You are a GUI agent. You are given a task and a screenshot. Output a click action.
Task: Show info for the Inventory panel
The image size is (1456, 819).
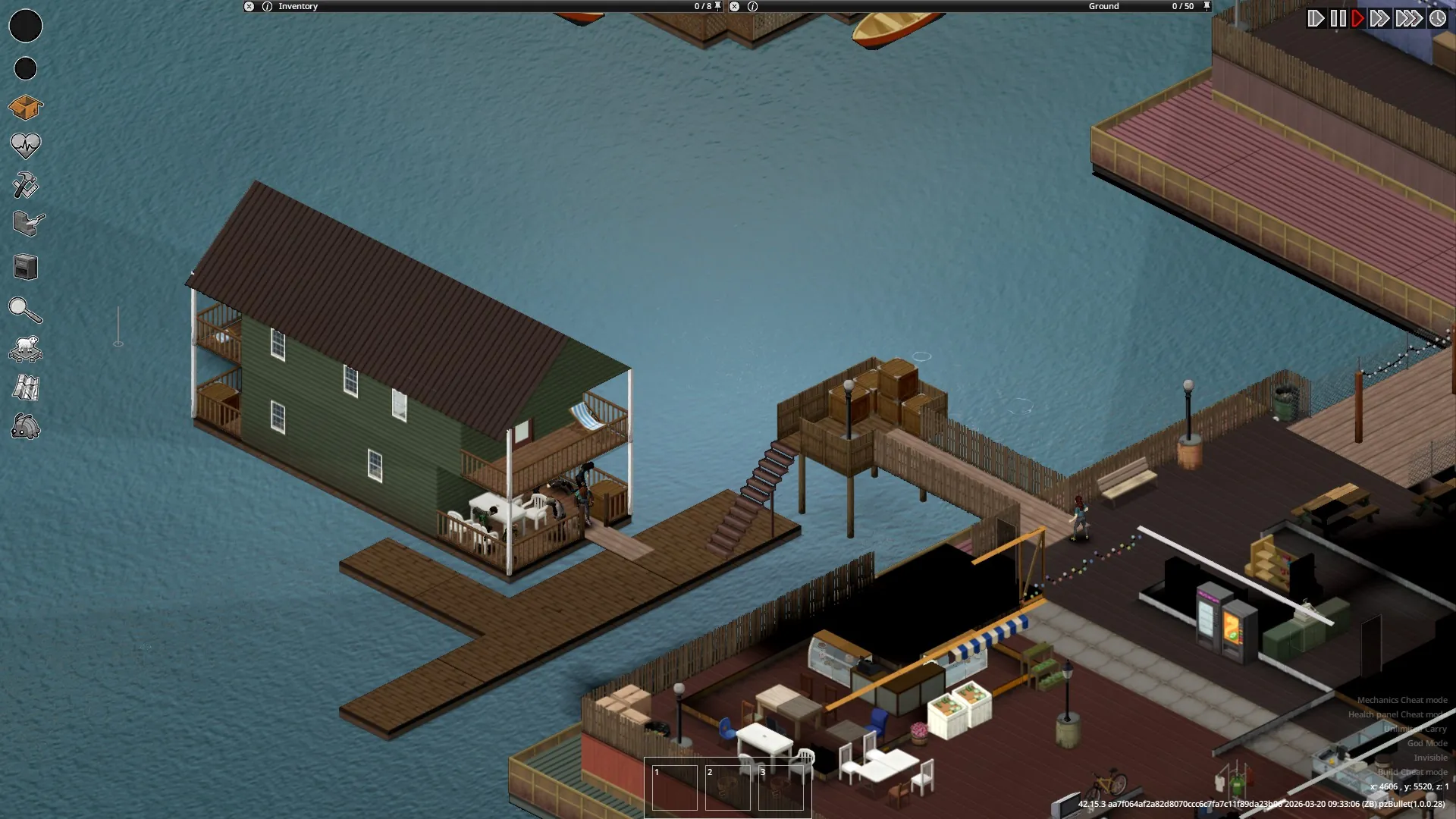point(267,6)
